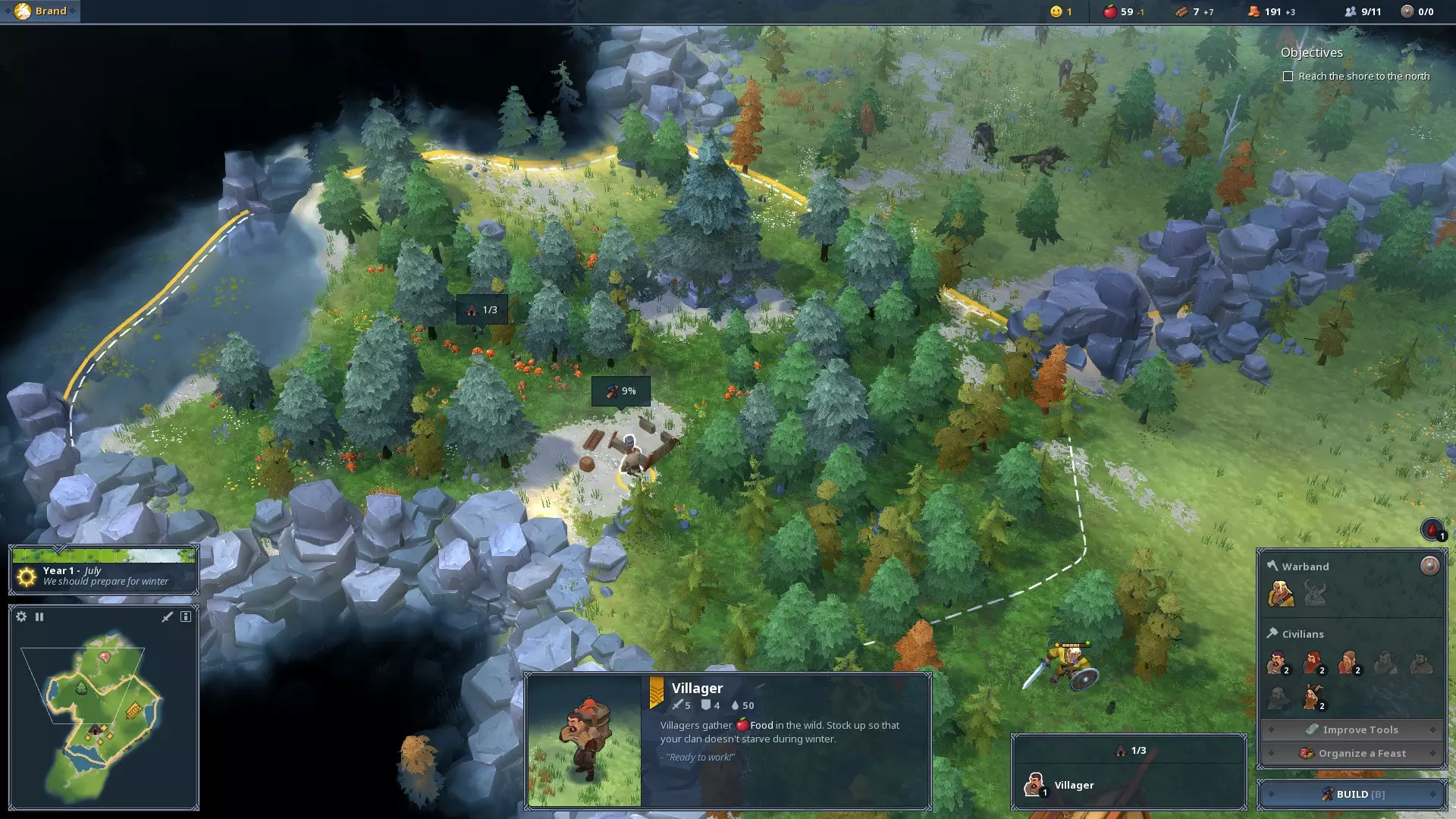Select the blond warchief in Warband
This screenshot has width=1456, height=819.
[1280, 593]
